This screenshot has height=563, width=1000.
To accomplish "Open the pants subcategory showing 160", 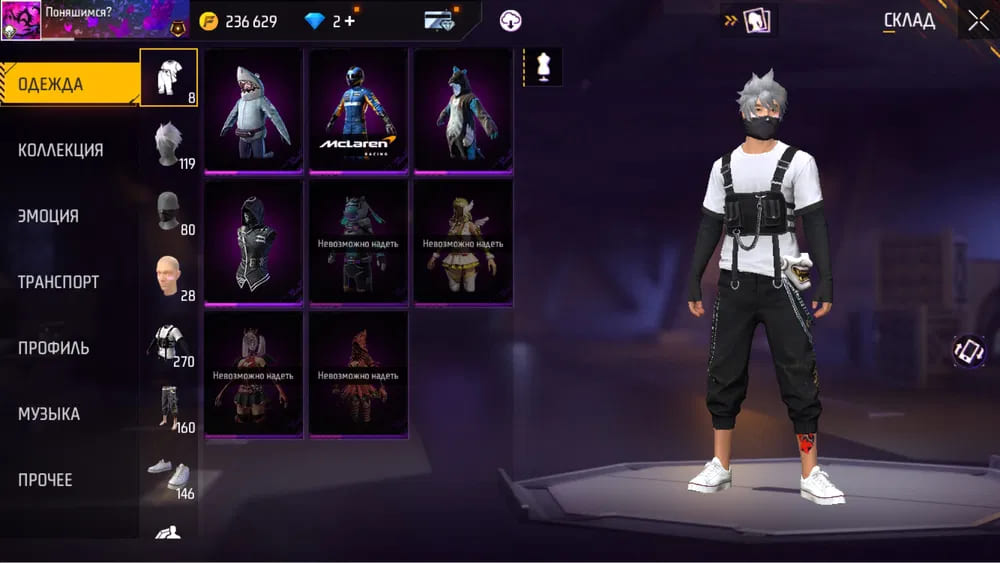I will pos(170,408).
